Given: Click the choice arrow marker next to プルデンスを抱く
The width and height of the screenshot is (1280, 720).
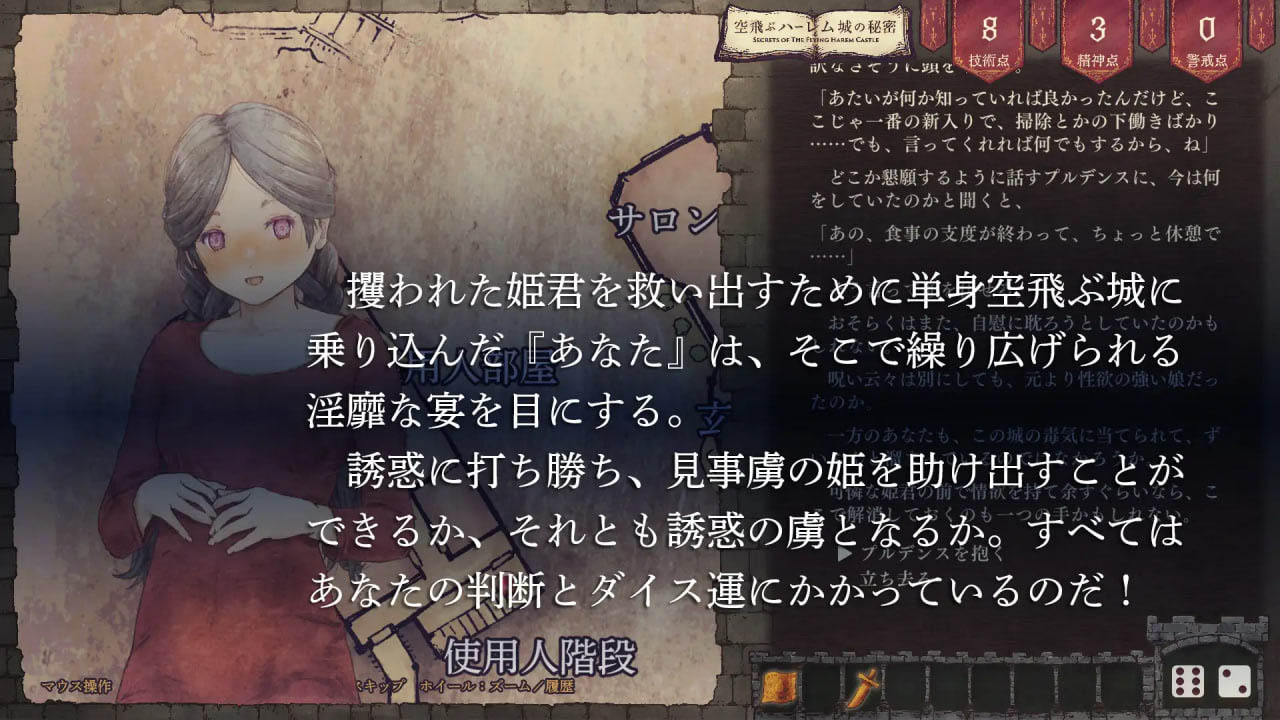Looking at the screenshot, I should coord(843,553).
